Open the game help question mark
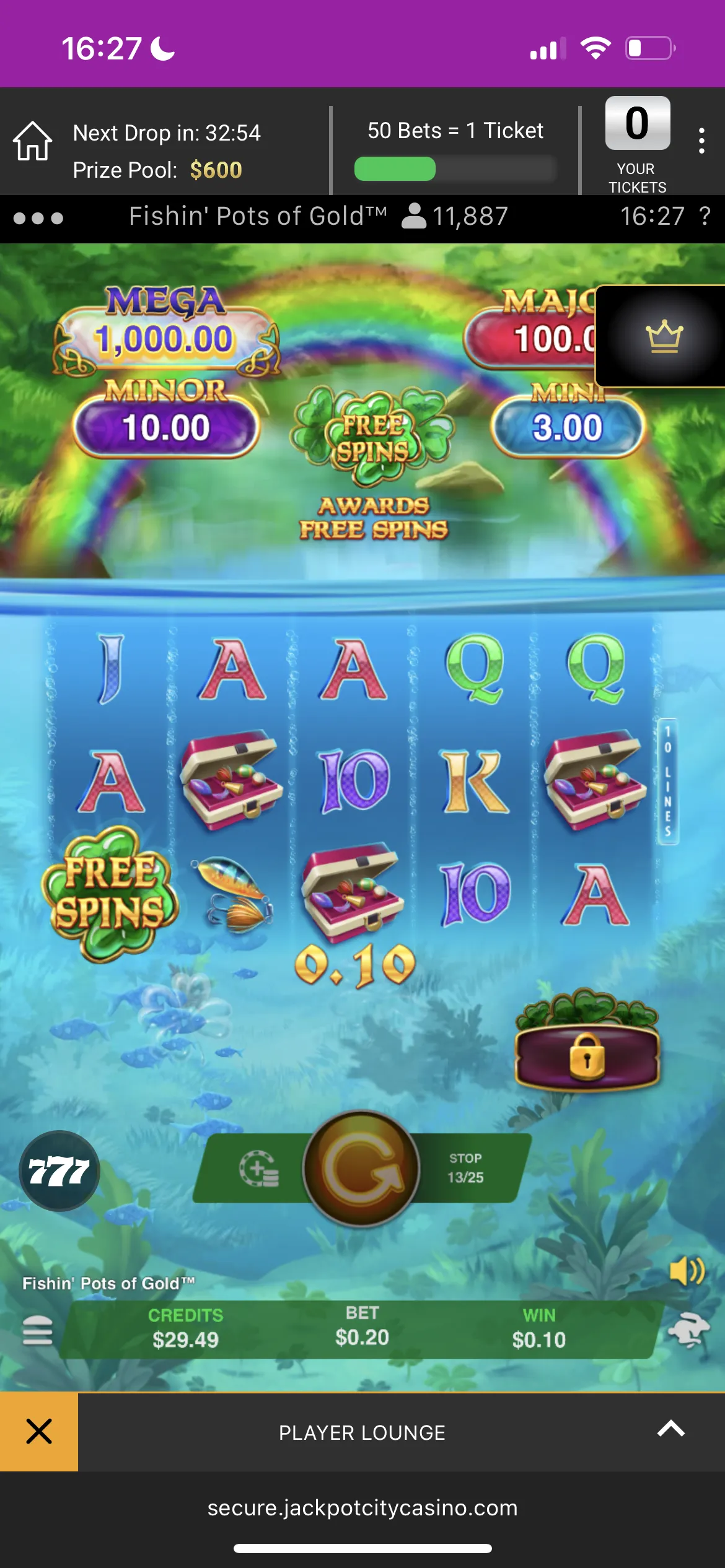The height and width of the screenshot is (1568, 725). (705, 216)
